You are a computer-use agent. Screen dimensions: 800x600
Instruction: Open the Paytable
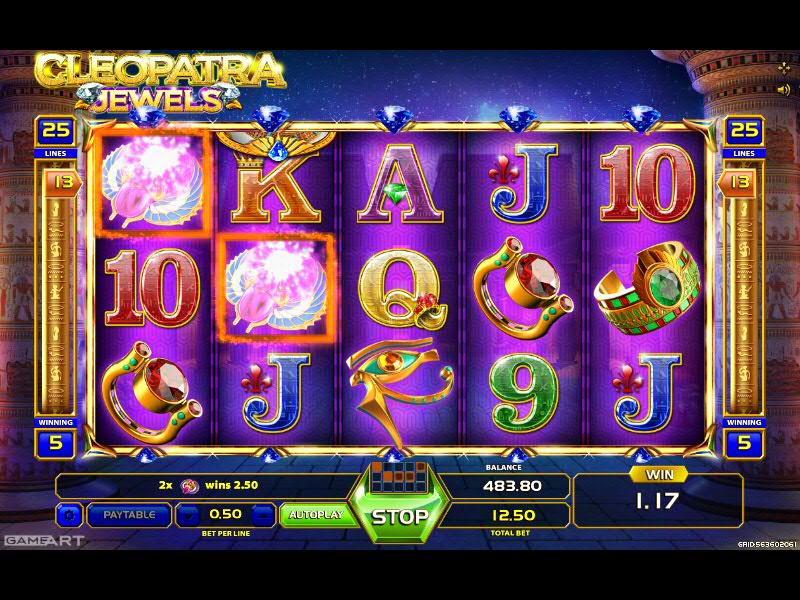(129, 515)
